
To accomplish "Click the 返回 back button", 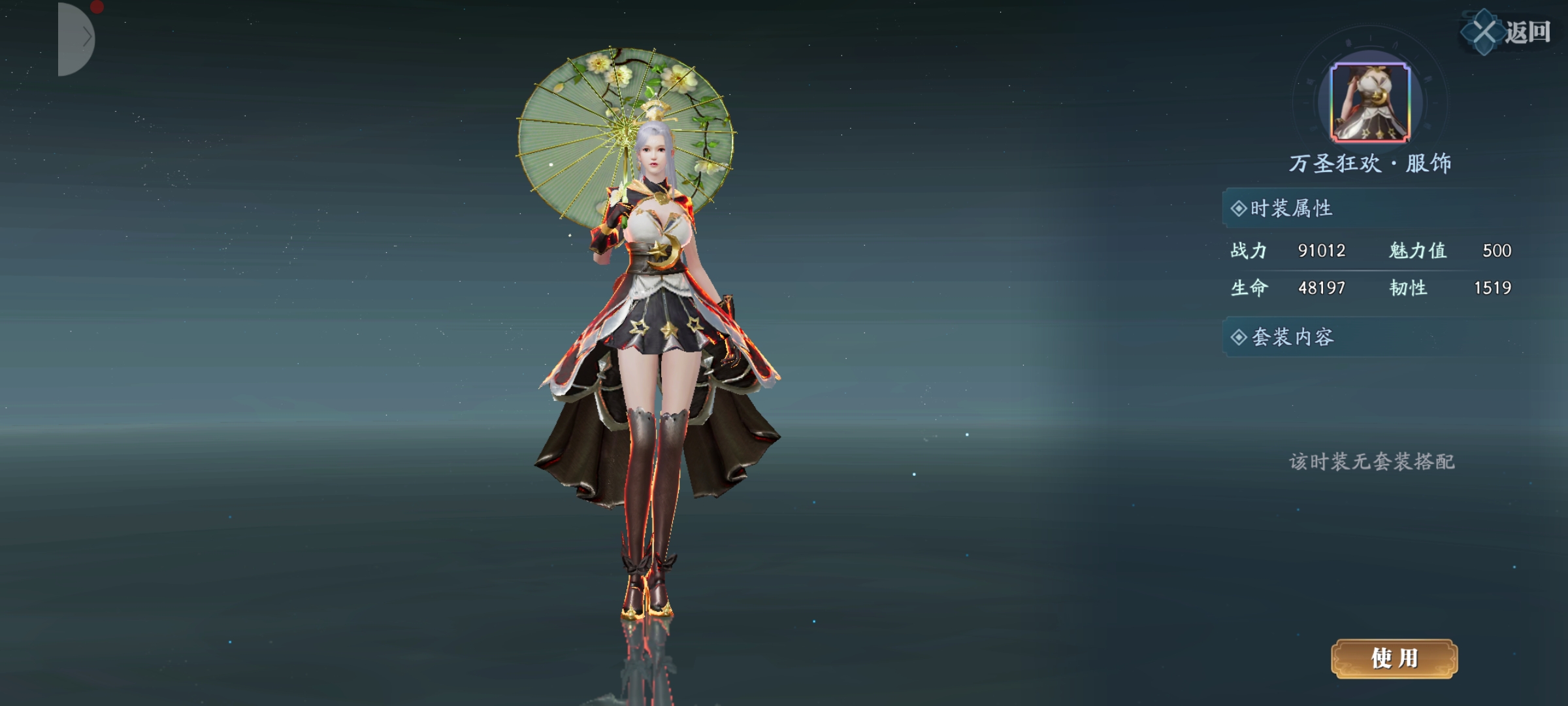I will point(1508,31).
